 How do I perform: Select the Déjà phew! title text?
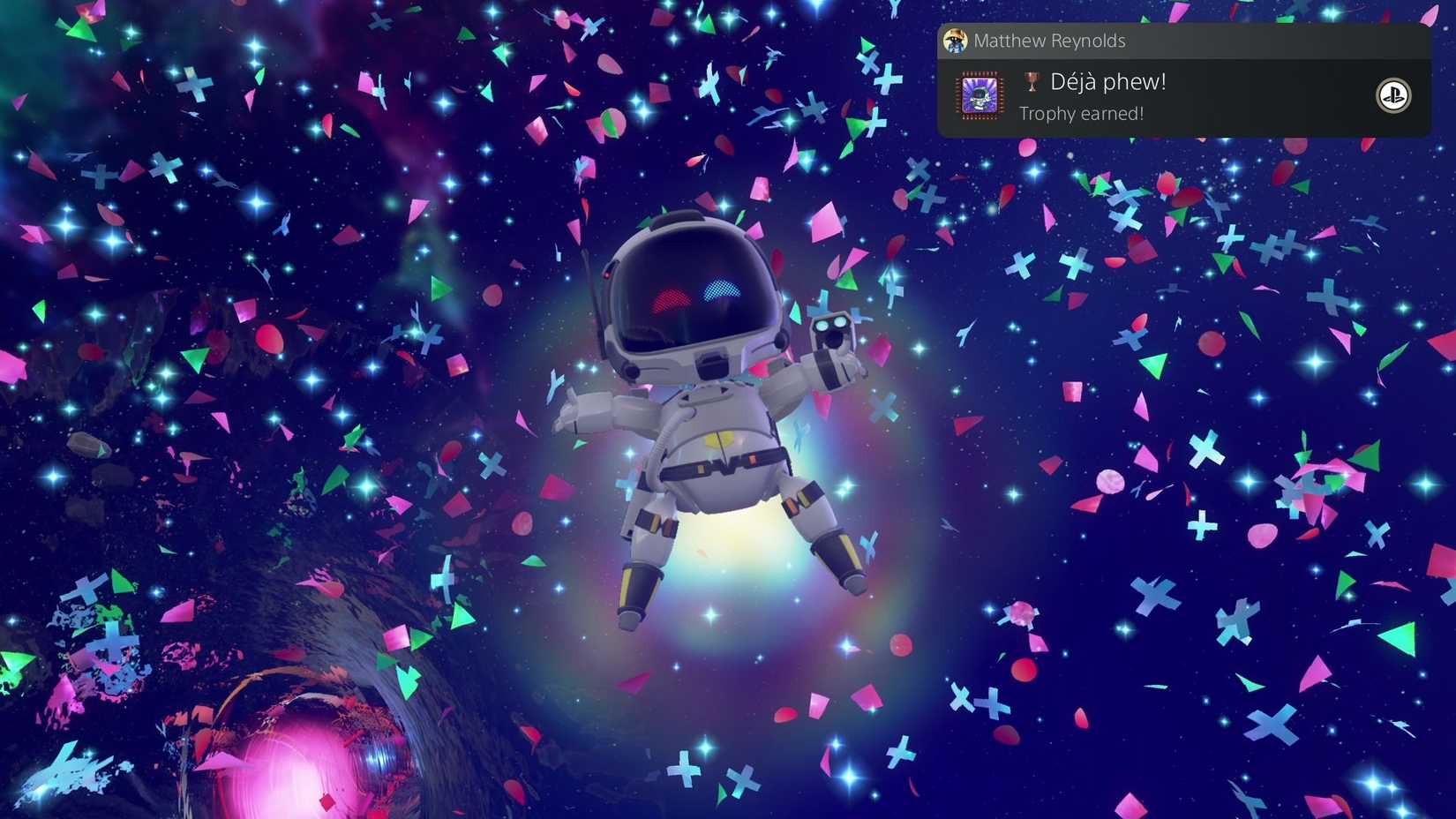click(x=1108, y=81)
